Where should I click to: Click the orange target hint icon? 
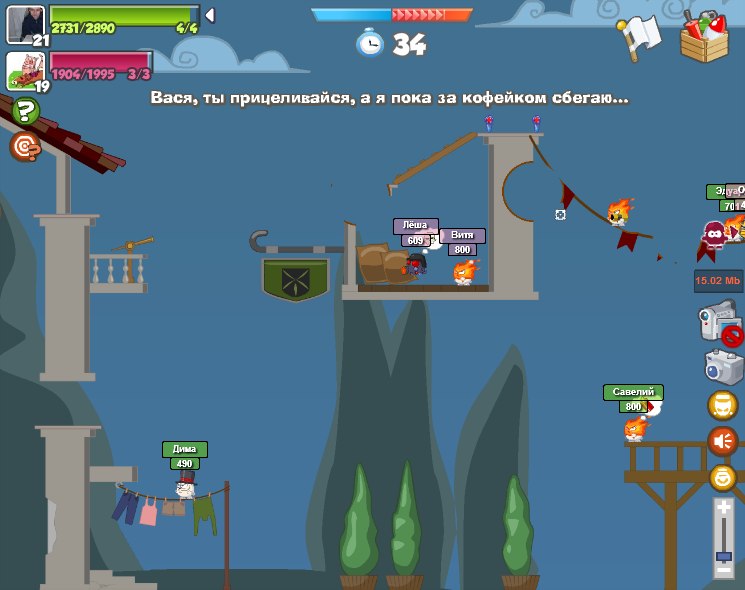point(25,147)
